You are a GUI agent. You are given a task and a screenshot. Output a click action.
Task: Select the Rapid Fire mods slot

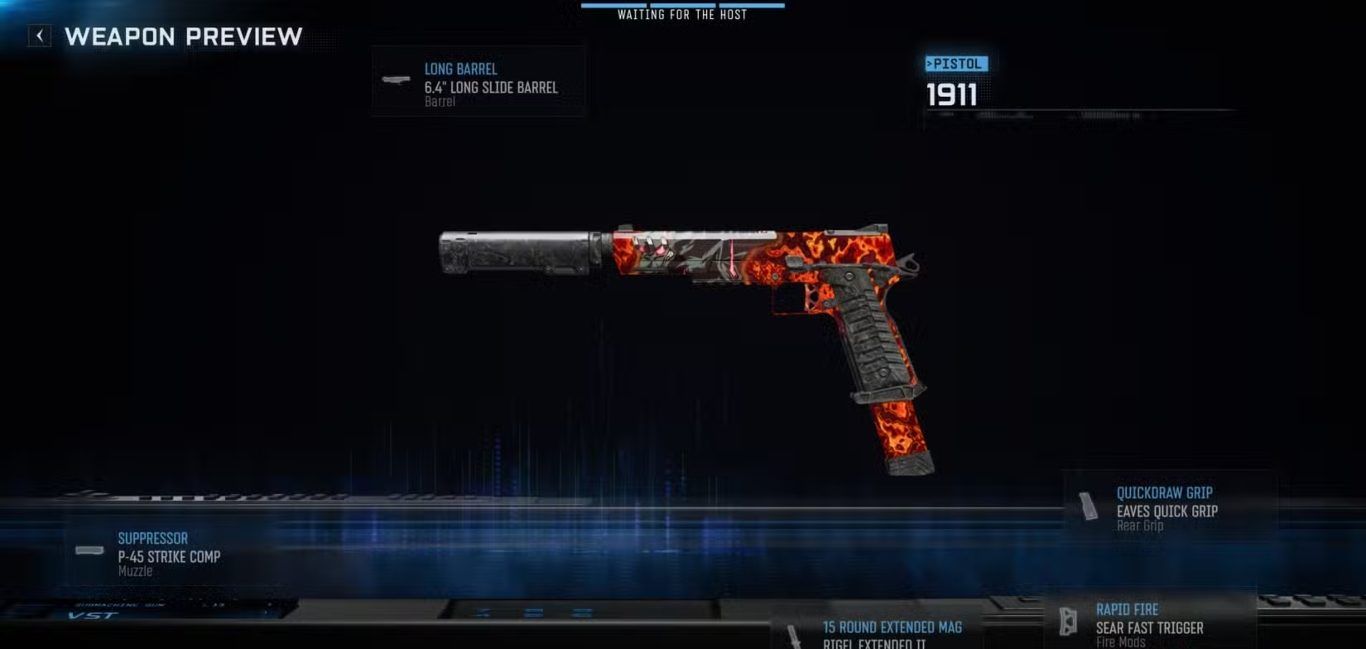pos(1149,621)
